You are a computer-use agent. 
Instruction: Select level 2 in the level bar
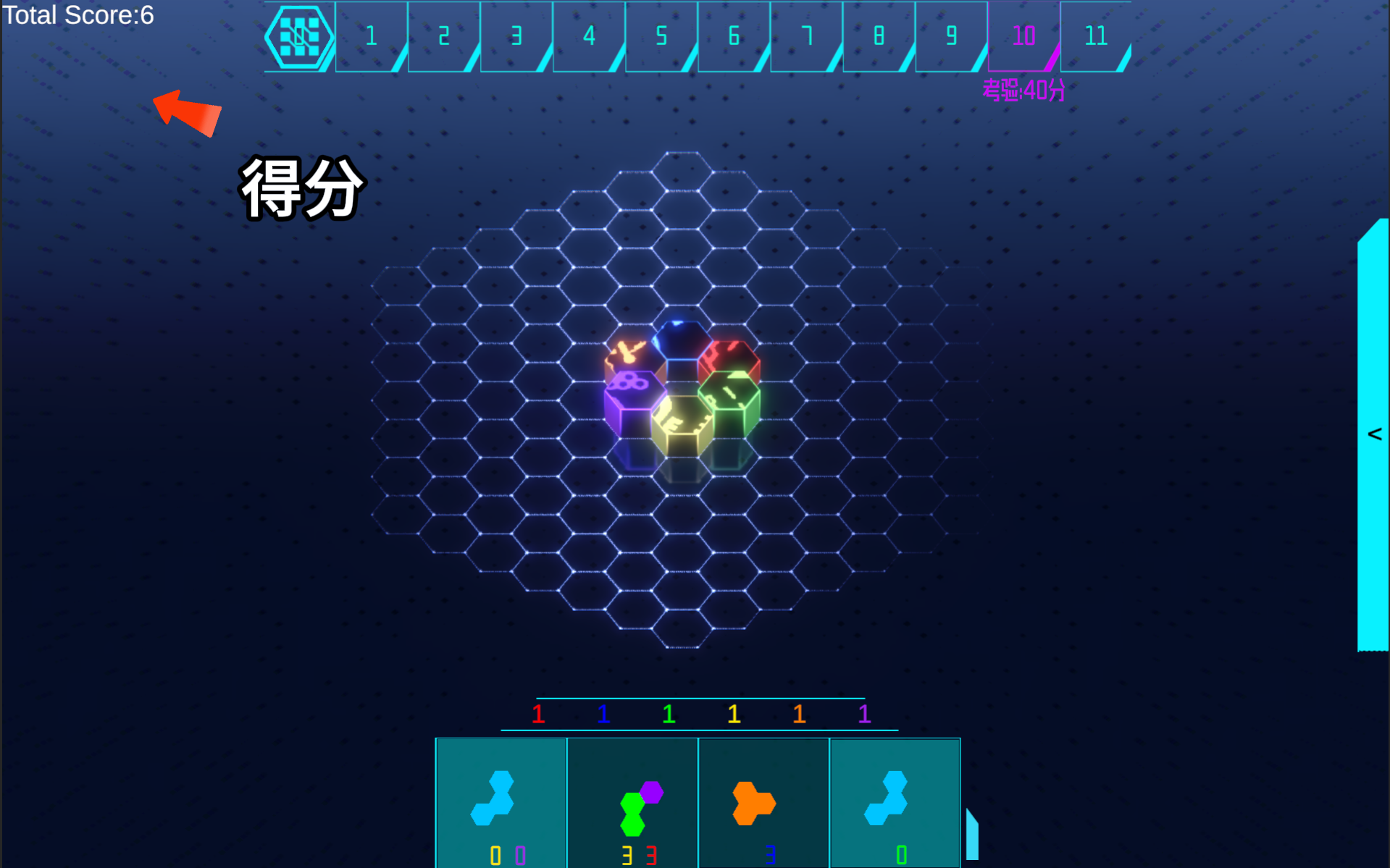tap(443, 35)
